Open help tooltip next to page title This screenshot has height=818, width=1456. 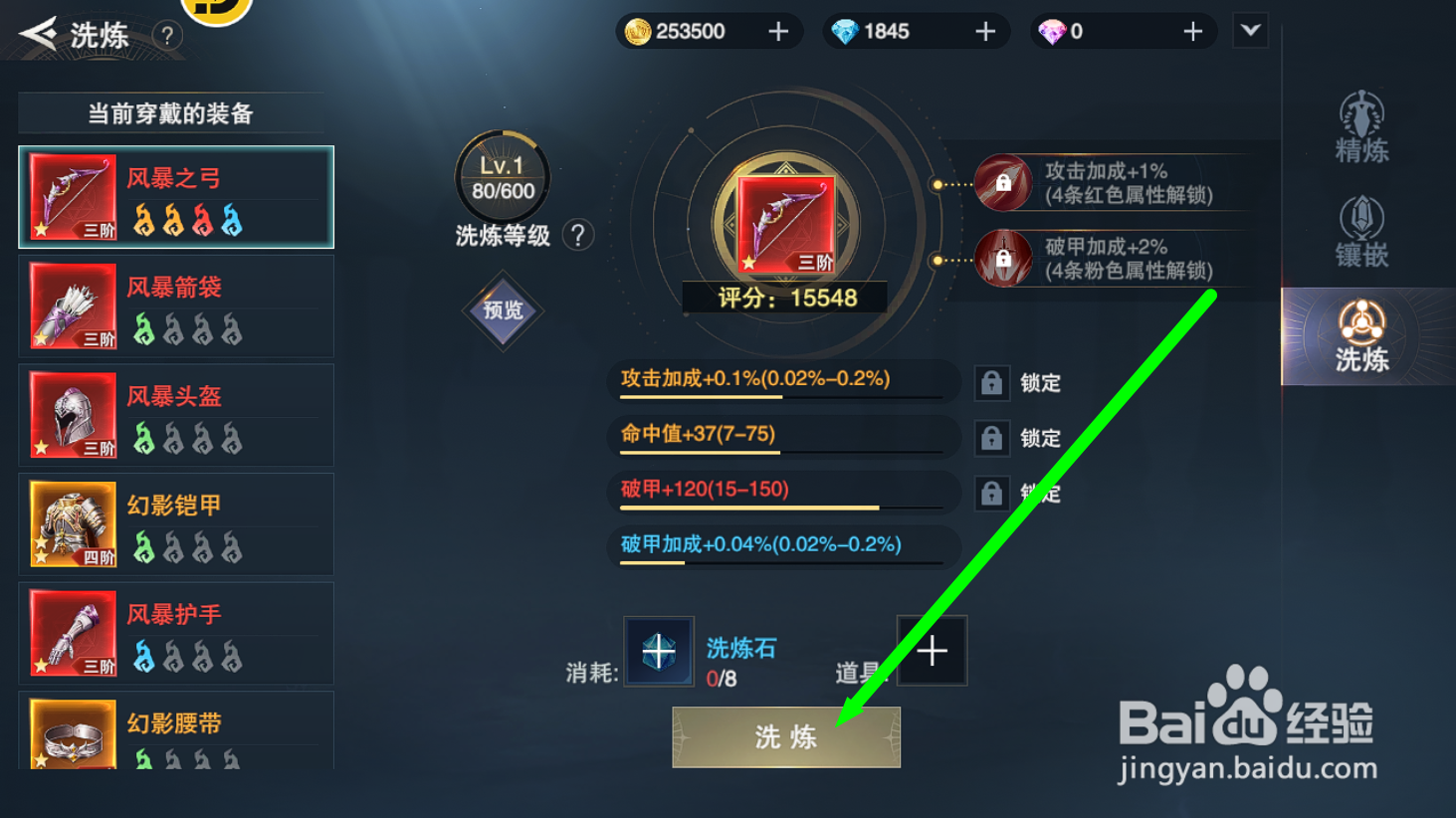click(x=166, y=36)
